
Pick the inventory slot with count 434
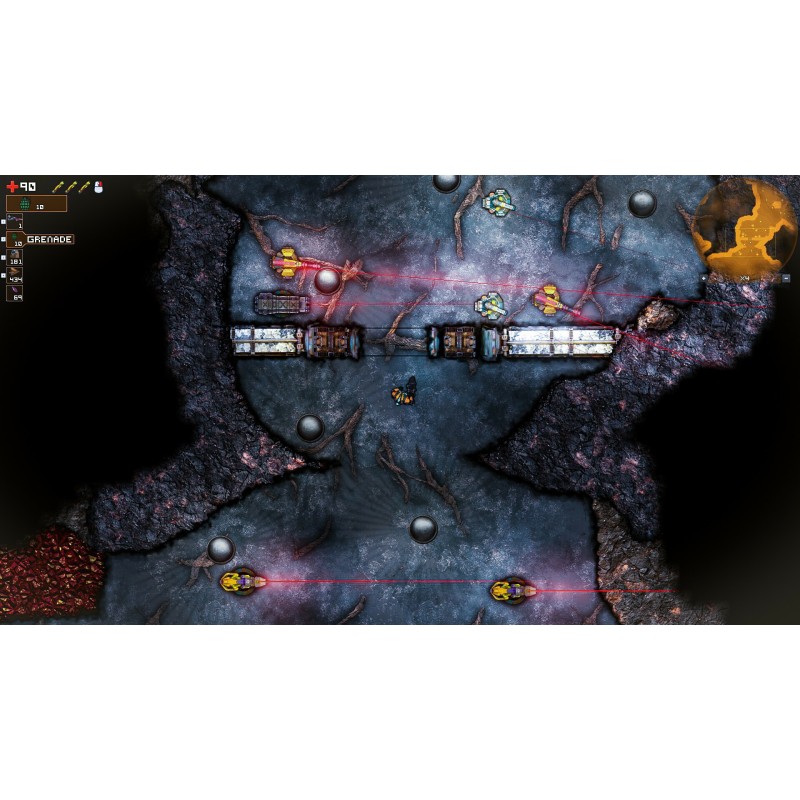pyautogui.click(x=15, y=275)
